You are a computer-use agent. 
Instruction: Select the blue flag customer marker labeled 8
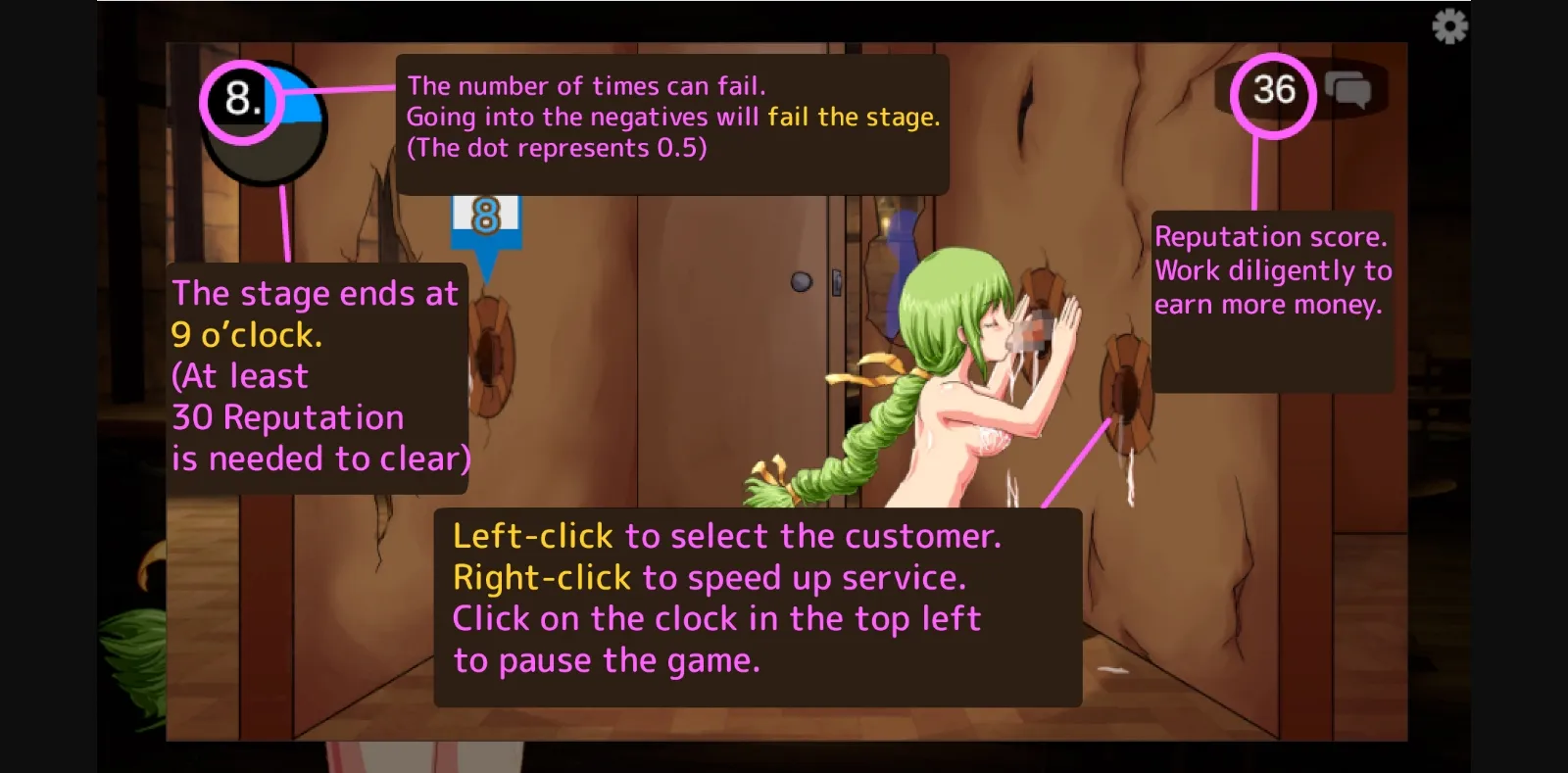click(484, 220)
